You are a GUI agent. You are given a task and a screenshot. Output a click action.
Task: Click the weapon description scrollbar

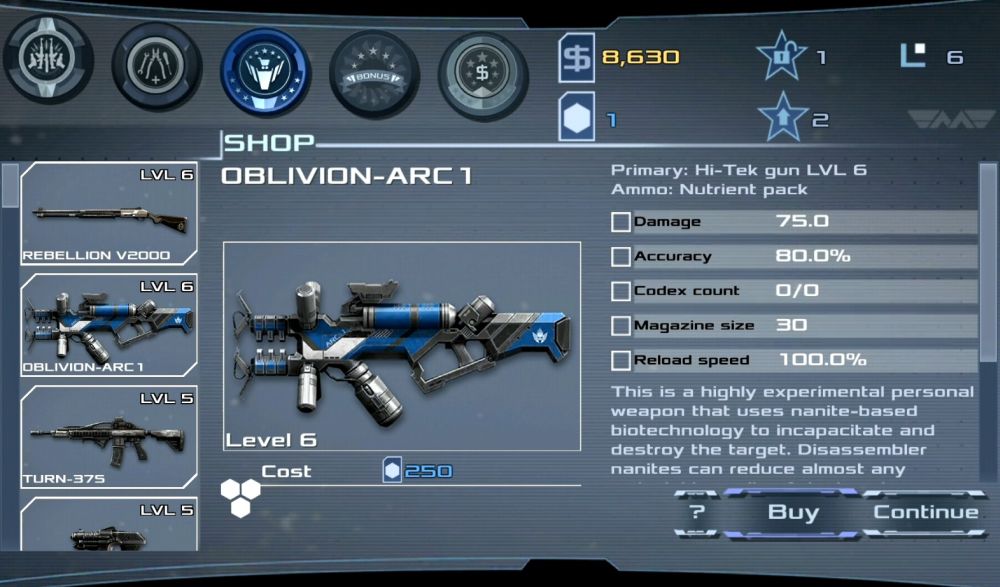pyautogui.click(x=988, y=260)
